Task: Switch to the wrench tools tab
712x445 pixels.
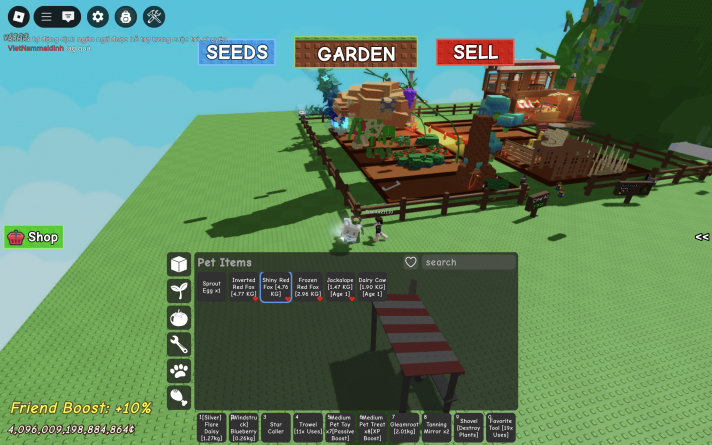Action: point(179,344)
